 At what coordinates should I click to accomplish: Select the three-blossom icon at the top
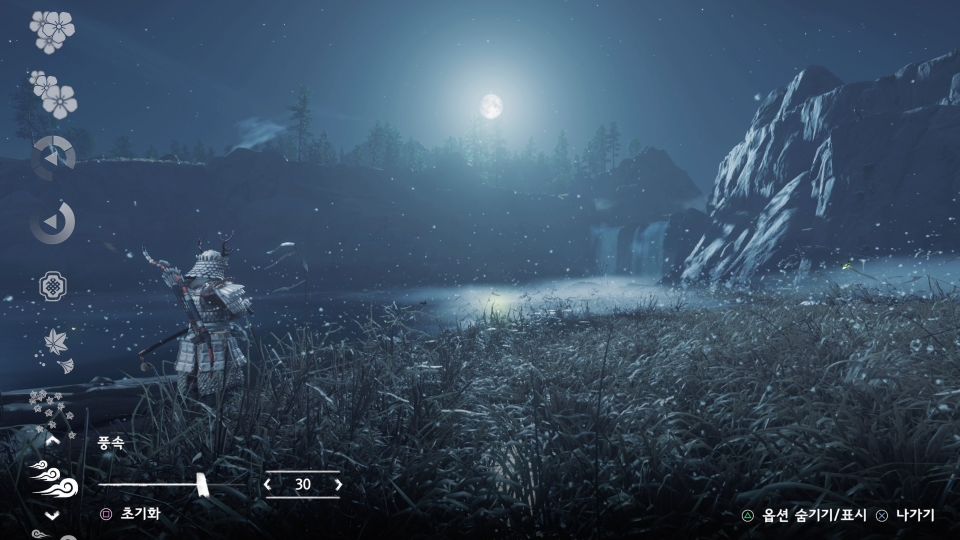(52, 30)
